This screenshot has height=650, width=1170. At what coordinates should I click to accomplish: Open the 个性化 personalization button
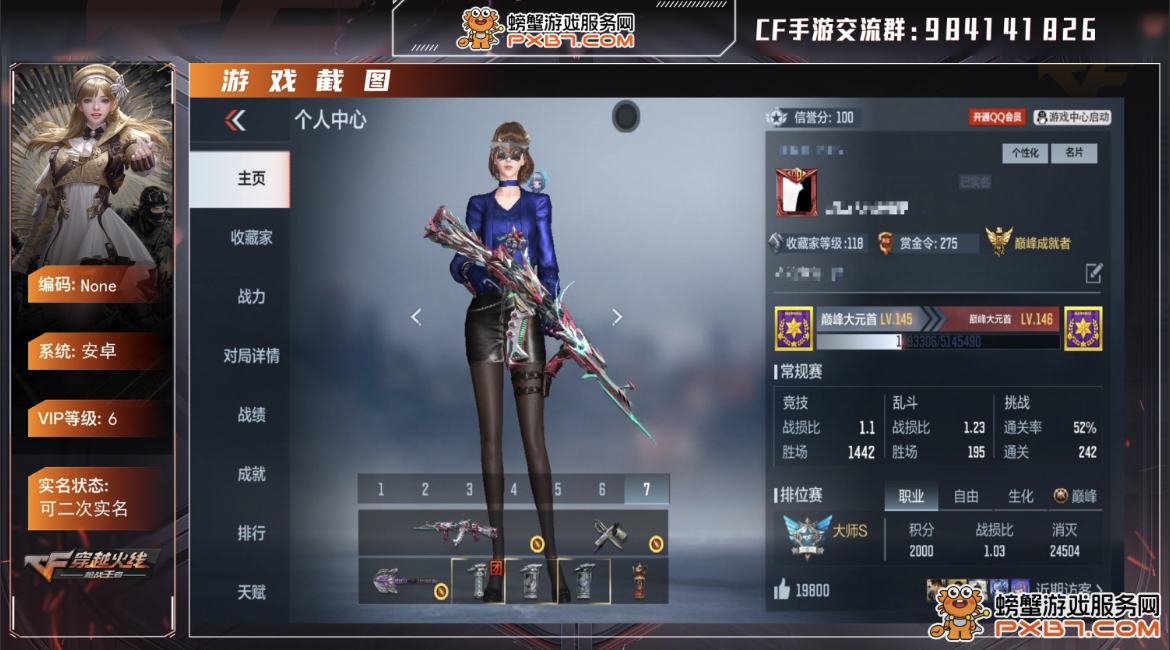click(1025, 153)
